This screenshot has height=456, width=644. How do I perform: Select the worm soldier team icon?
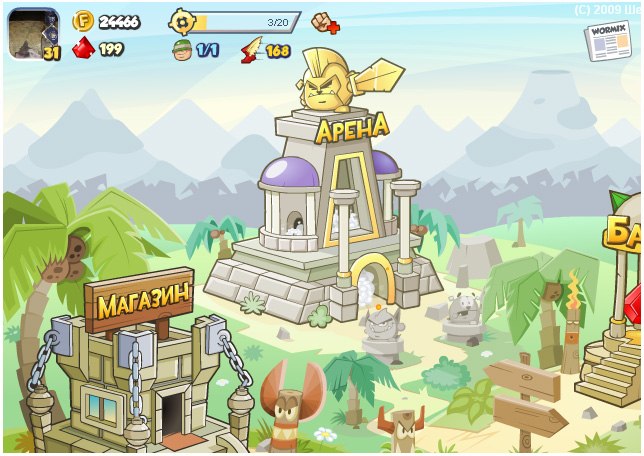click(181, 49)
